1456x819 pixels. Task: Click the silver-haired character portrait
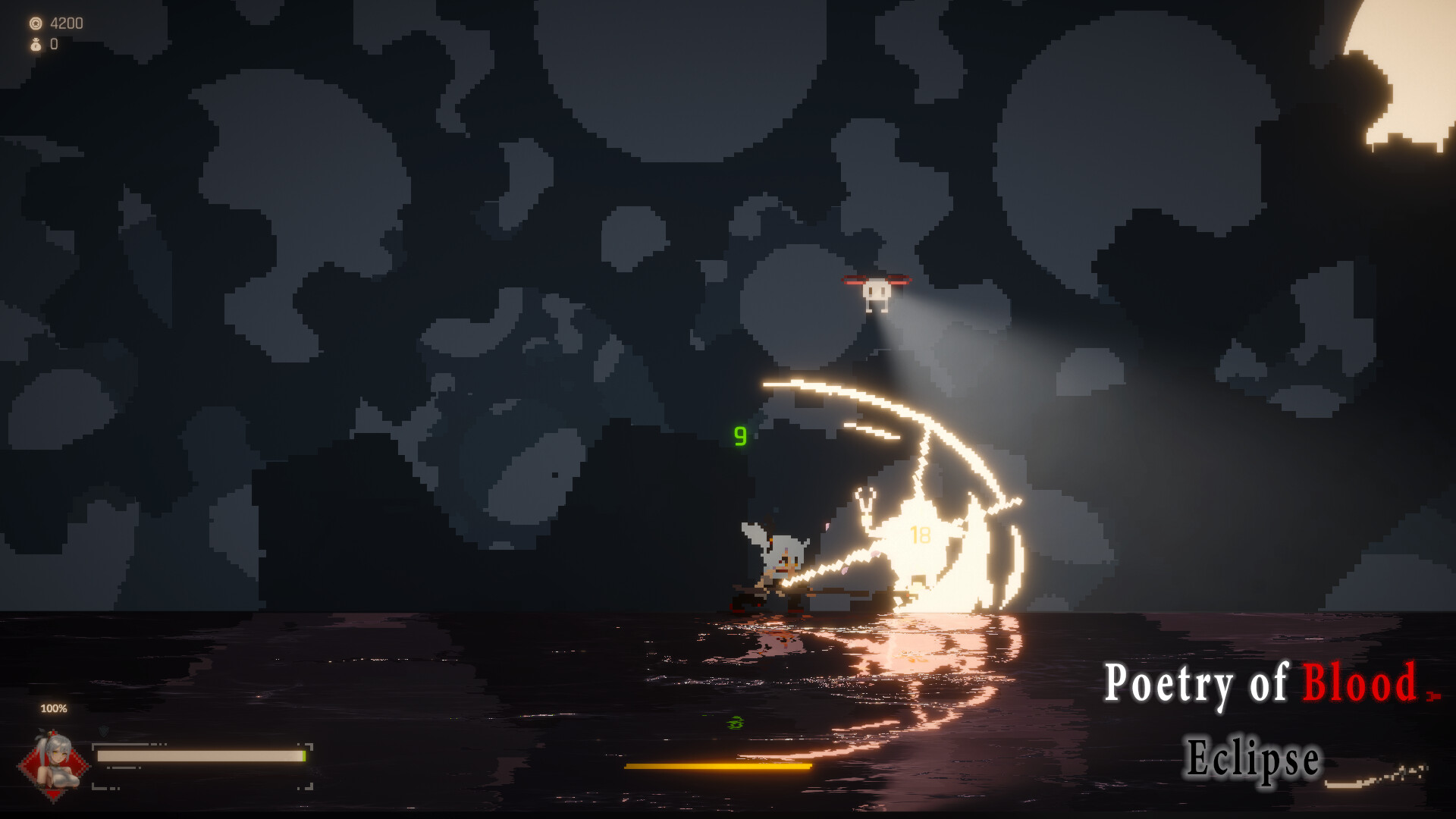click(x=55, y=764)
